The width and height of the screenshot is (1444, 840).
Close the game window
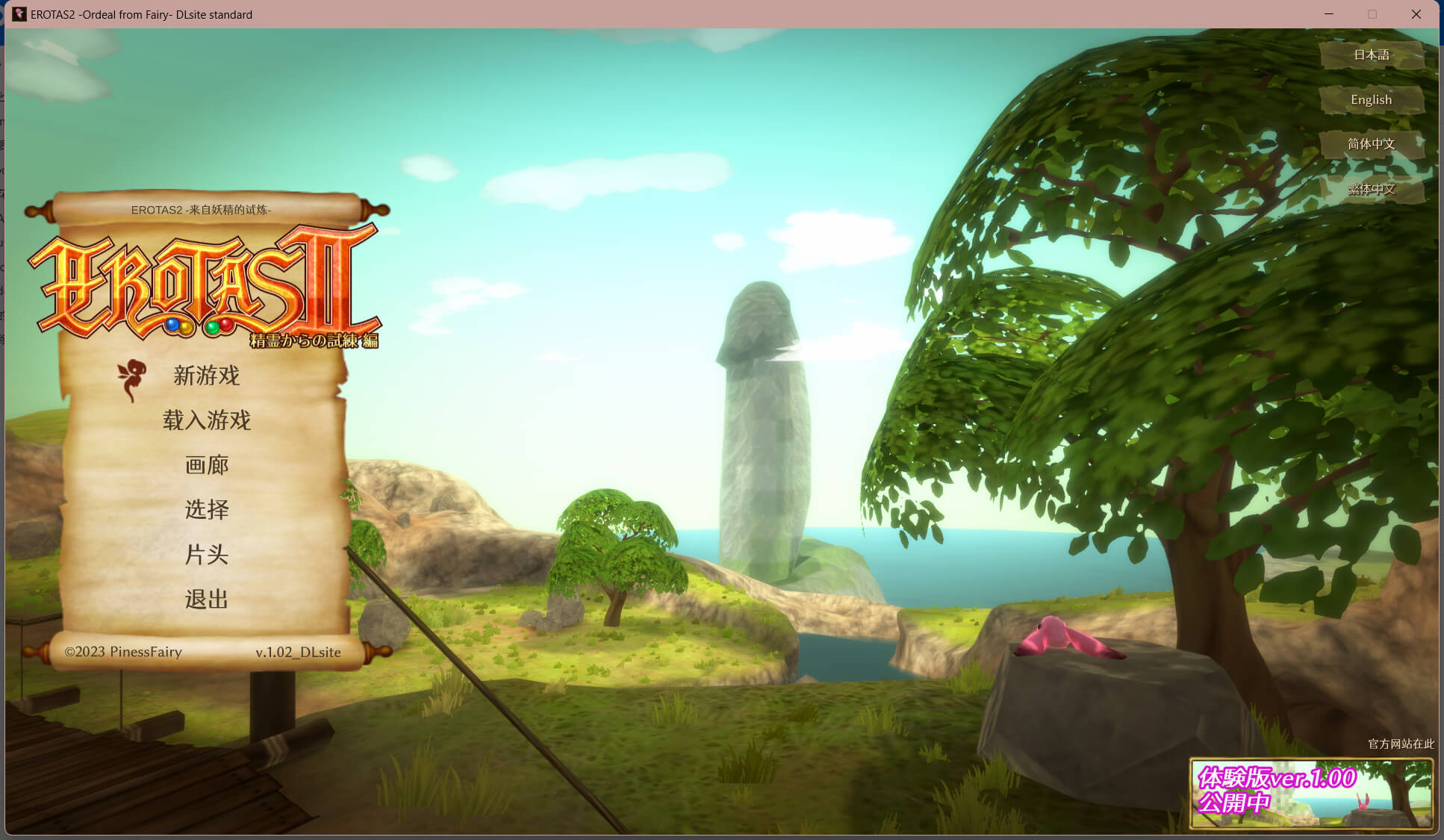1416,14
